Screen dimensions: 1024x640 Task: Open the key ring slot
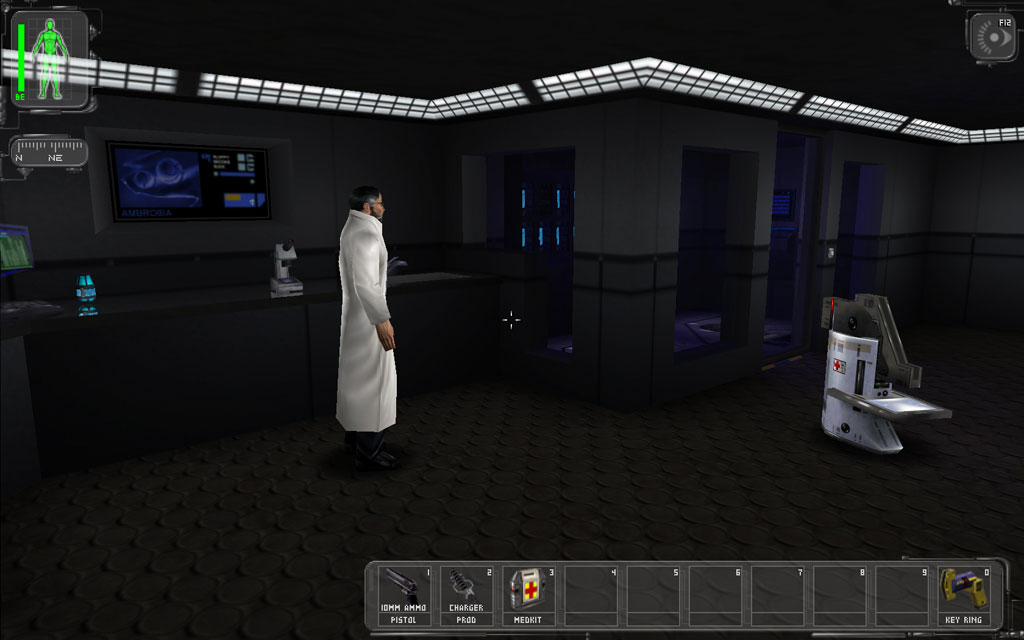tap(964, 595)
